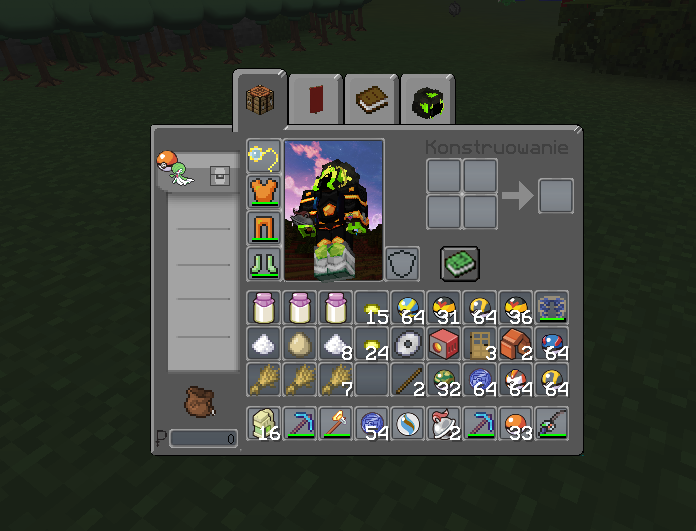This screenshot has width=696, height=531.
Task: Click the empty shield offhand slot
Action: (x=403, y=264)
